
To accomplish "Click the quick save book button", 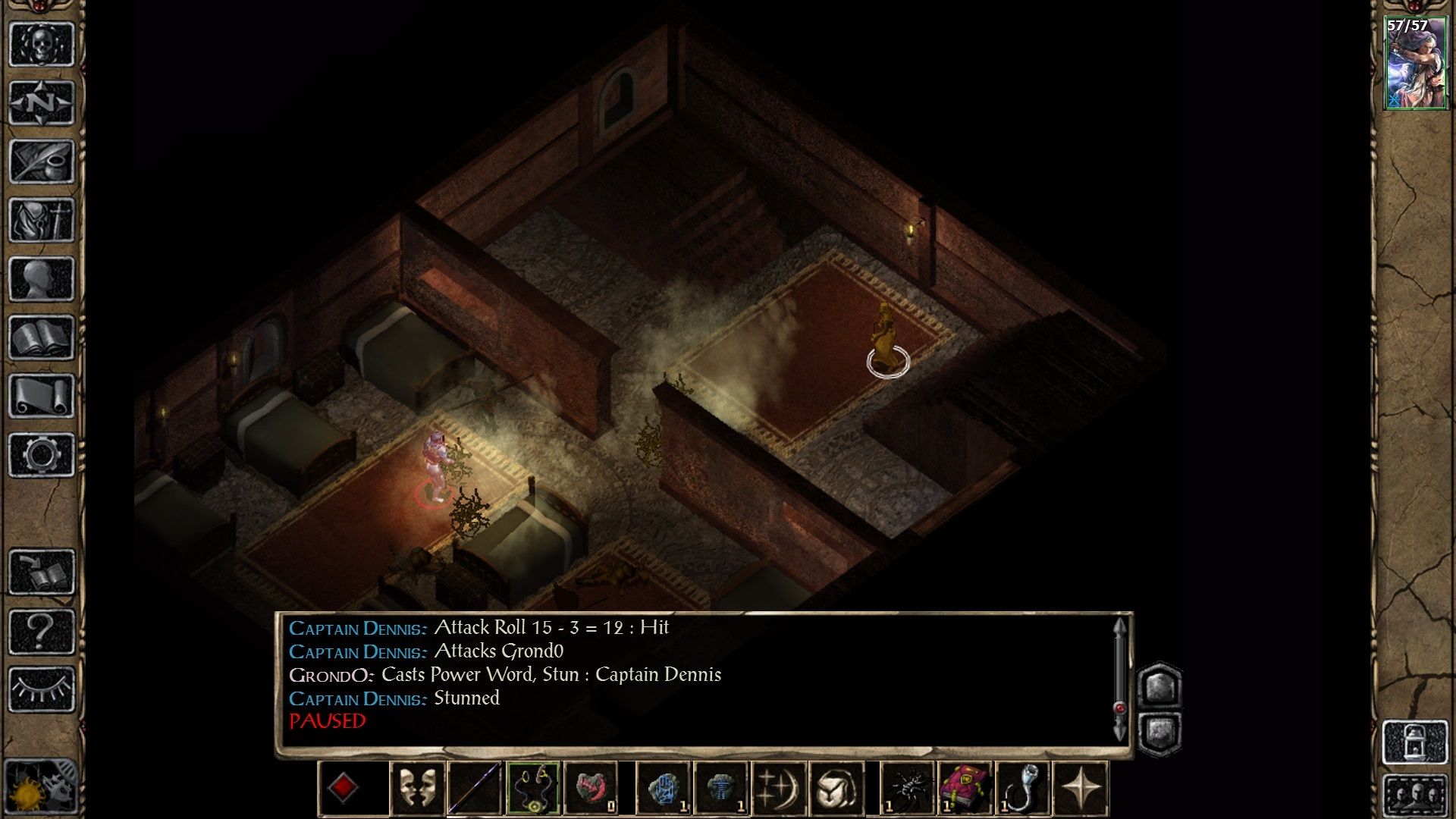I will (x=42, y=572).
